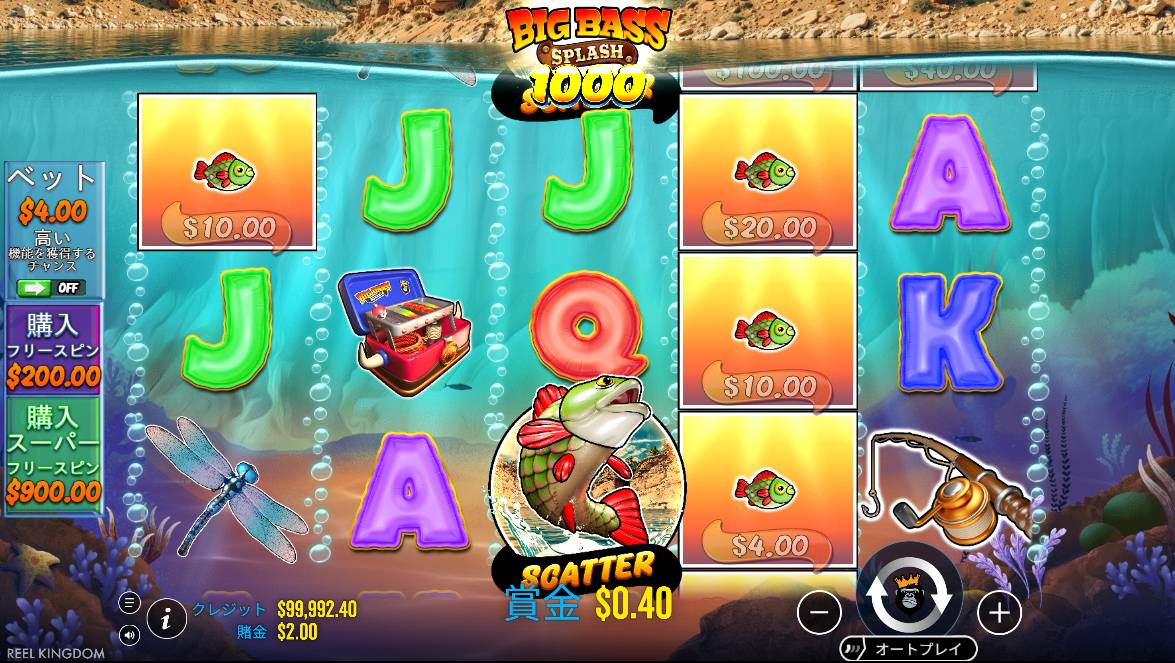The image size is (1175, 663).
Task: Decrease the bet with the minus button
Action: pyautogui.click(x=819, y=612)
